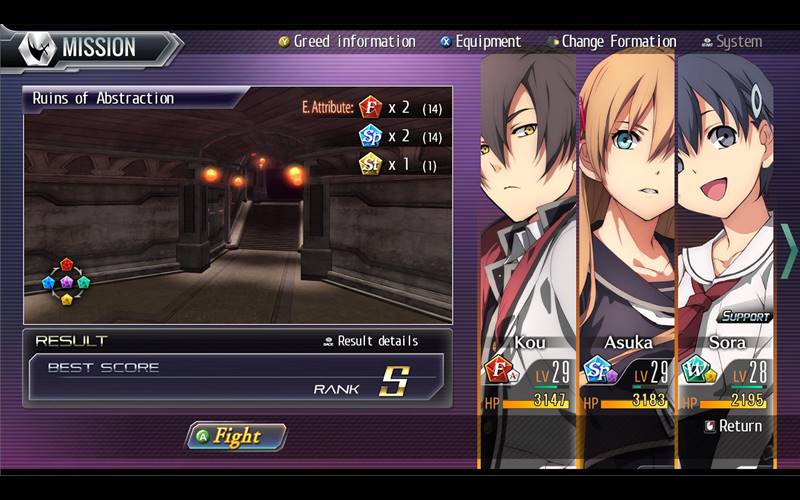Choose Change Formation
800x500 pixels.
[x=611, y=42]
